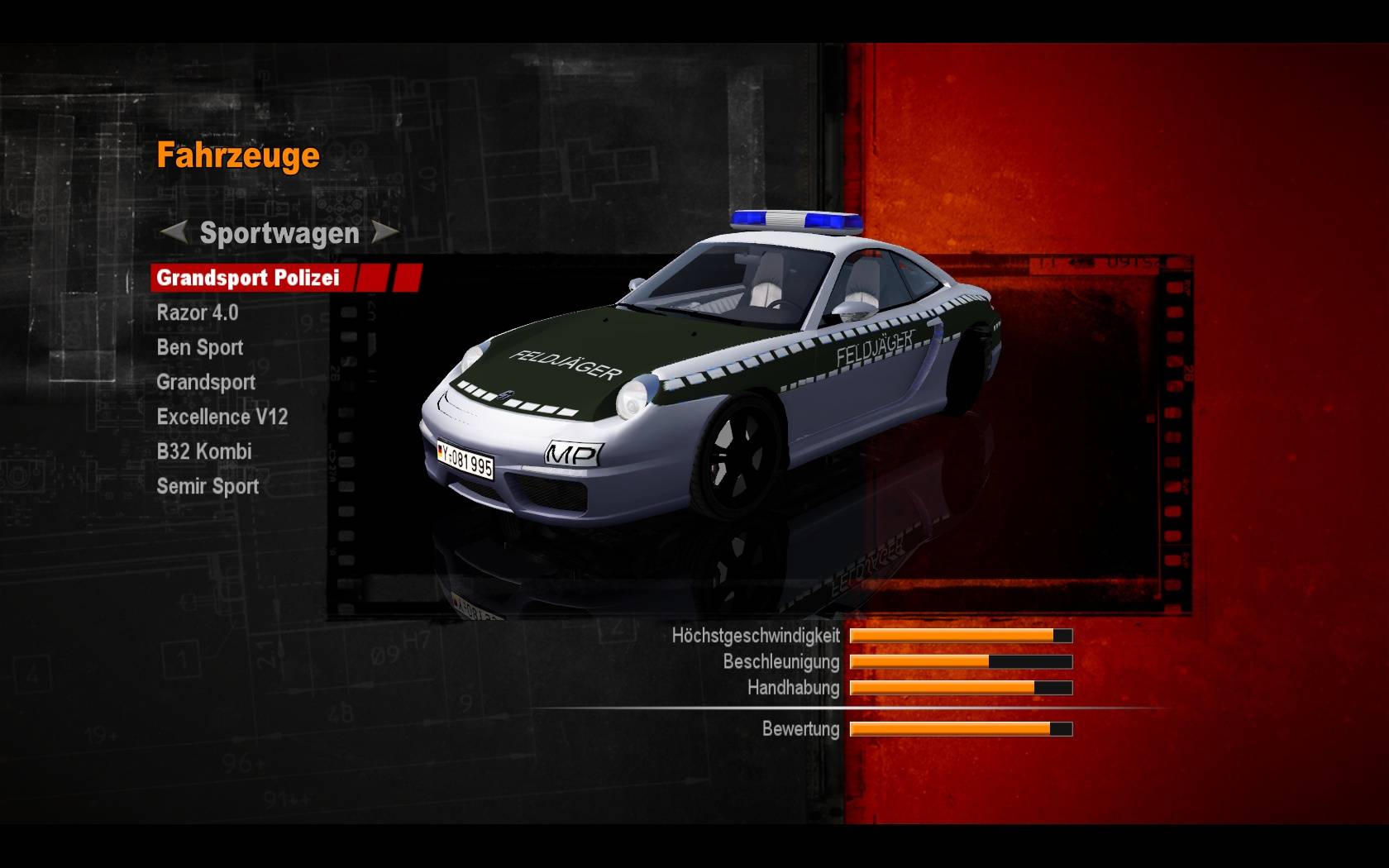Viewport: 1389px width, 868px height.
Task: Select Grandsport from the car list
Action: pos(206,383)
